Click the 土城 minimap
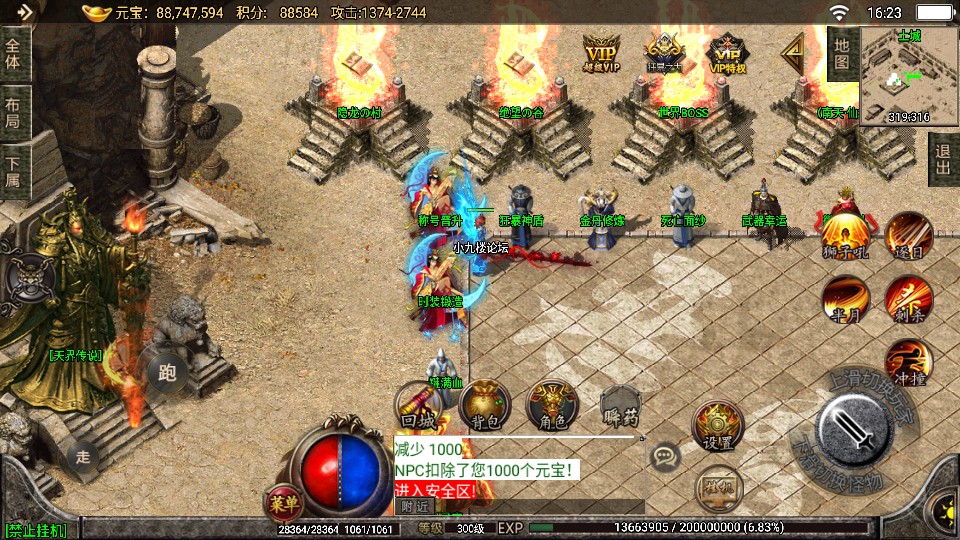This screenshot has width=960, height=540. point(909,75)
